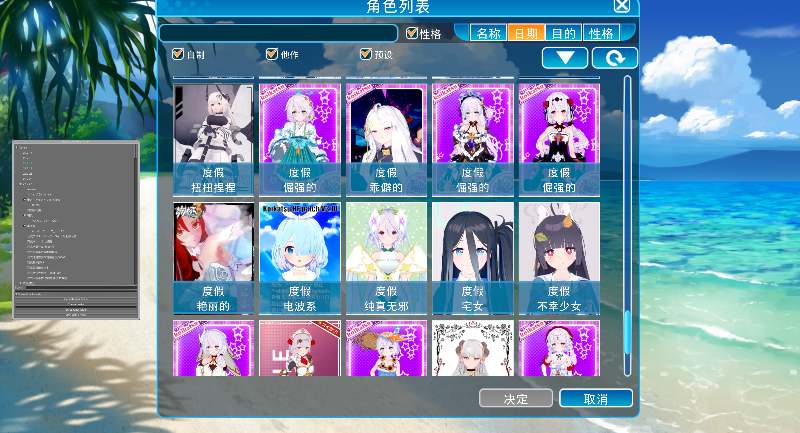
Task: Cancel with the 取消 button
Action: pos(595,399)
